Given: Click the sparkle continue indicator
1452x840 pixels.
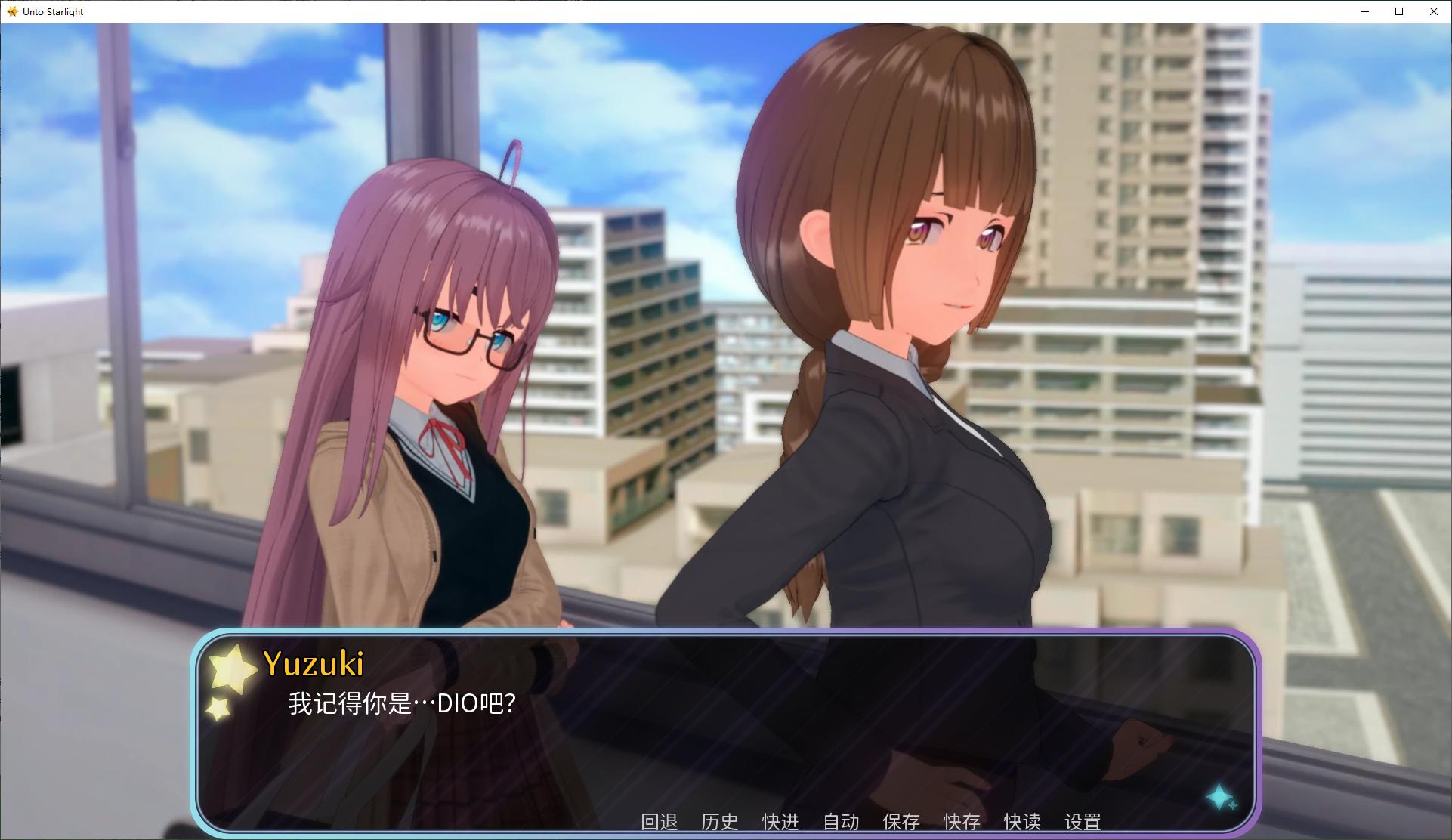Looking at the screenshot, I should tap(1219, 798).
